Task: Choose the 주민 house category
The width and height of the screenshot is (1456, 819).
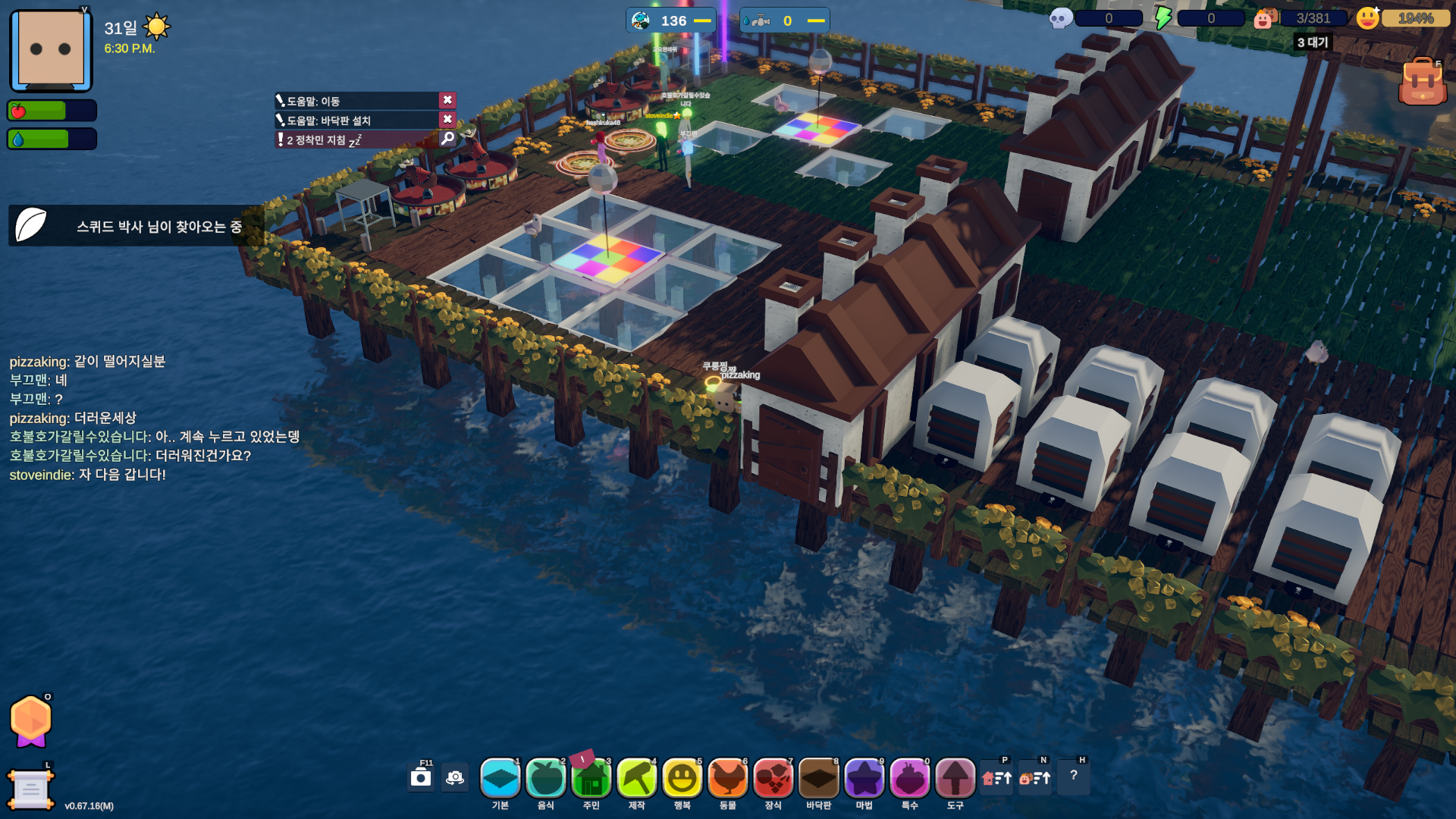Action: coord(591,779)
